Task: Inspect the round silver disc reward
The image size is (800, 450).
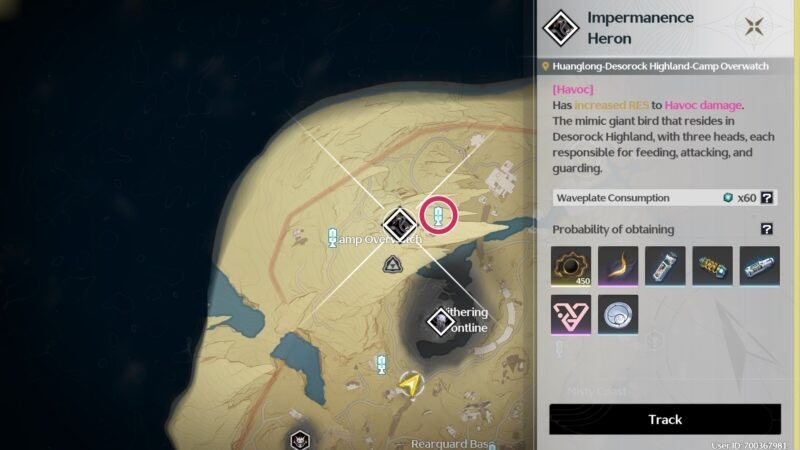Action: pos(618,314)
